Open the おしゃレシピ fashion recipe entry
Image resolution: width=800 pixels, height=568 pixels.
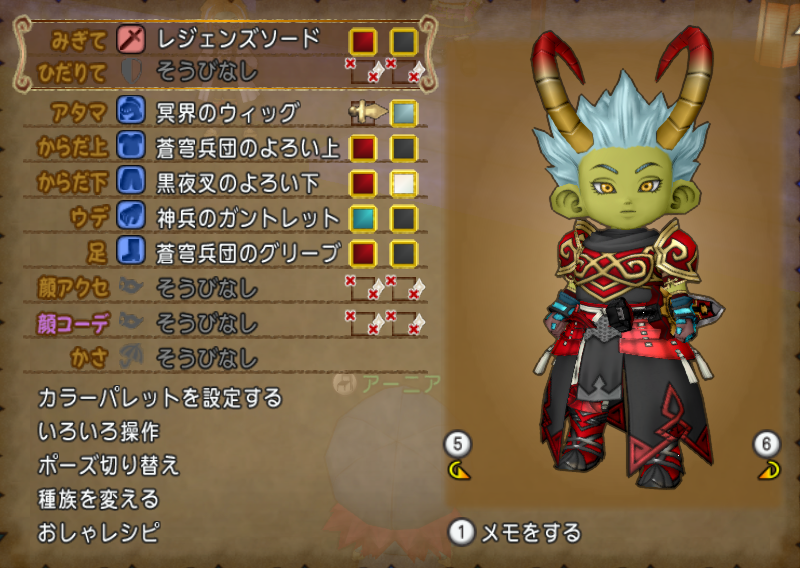[x=98, y=531]
